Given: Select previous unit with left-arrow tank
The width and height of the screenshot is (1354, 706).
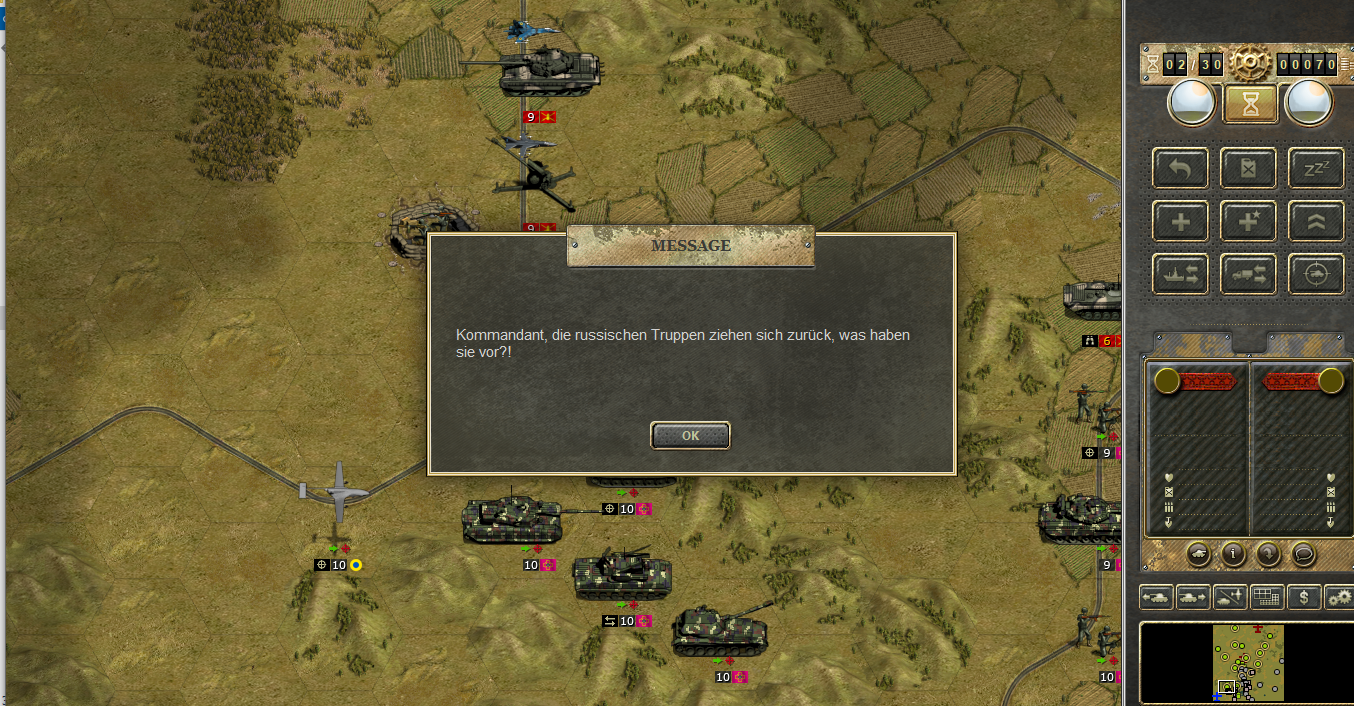Looking at the screenshot, I should [x=1157, y=598].
